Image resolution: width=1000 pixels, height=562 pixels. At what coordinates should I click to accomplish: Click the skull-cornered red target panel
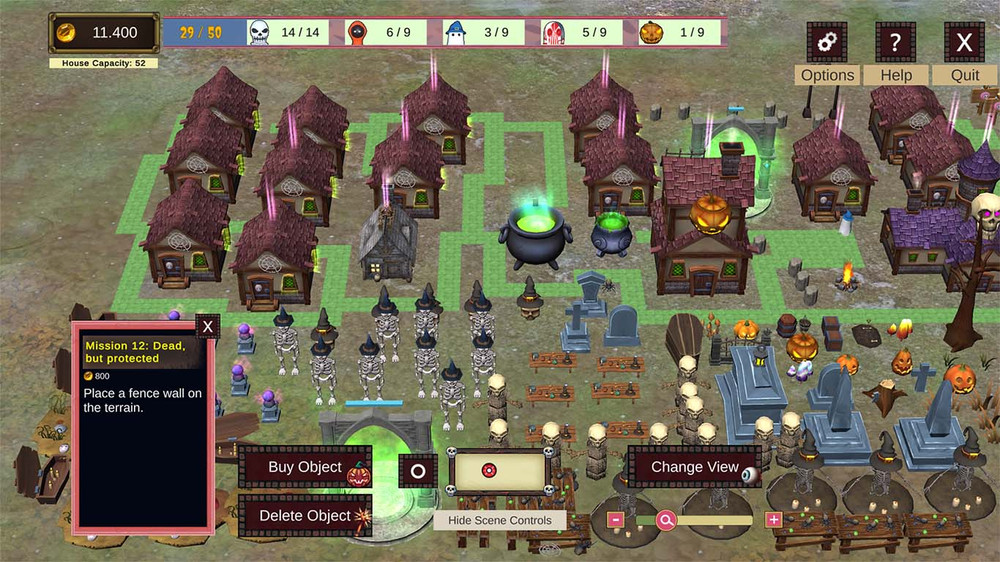[x=499, y=471]
